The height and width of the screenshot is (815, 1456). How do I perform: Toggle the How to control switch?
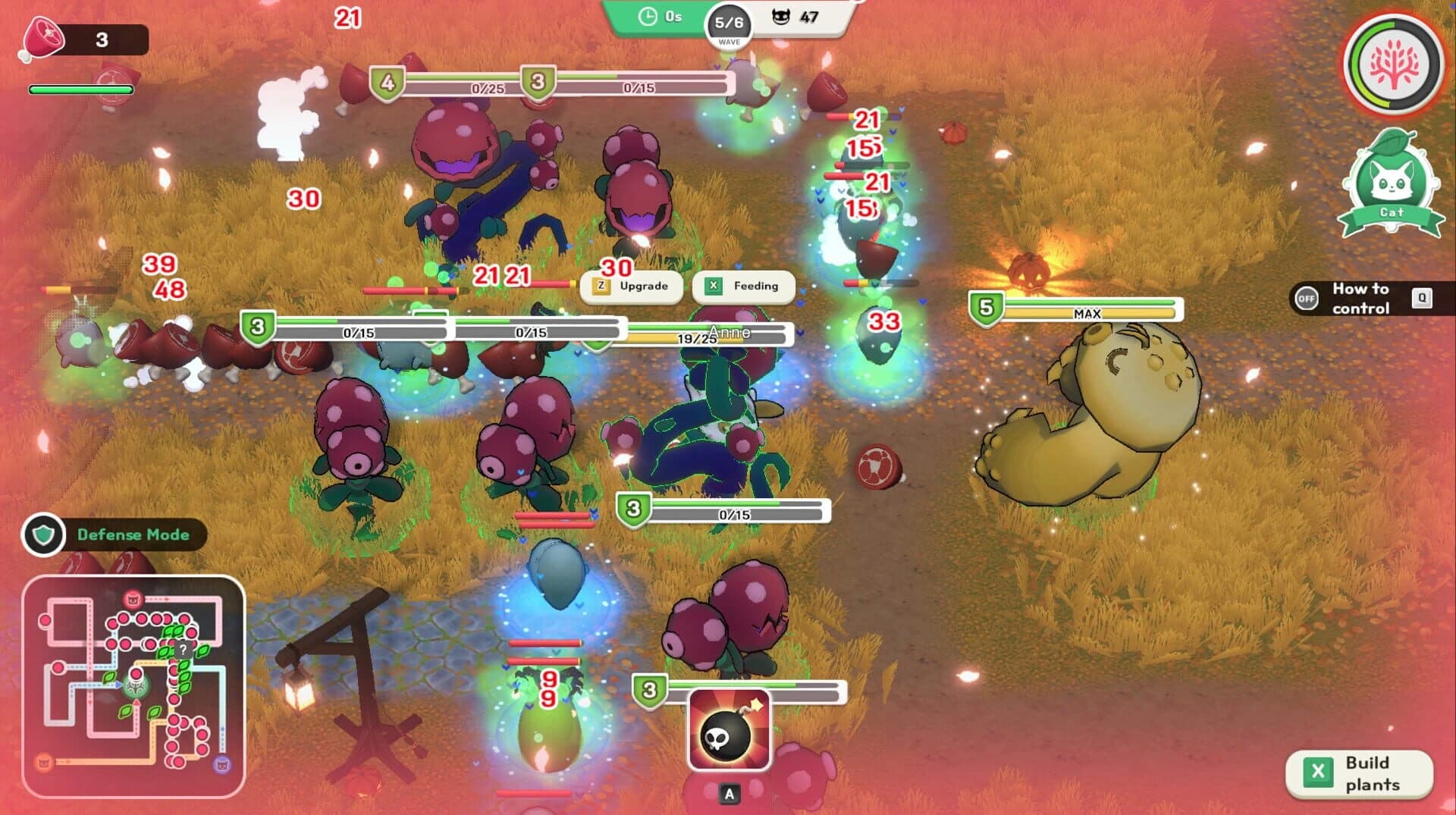point(1306,299)
